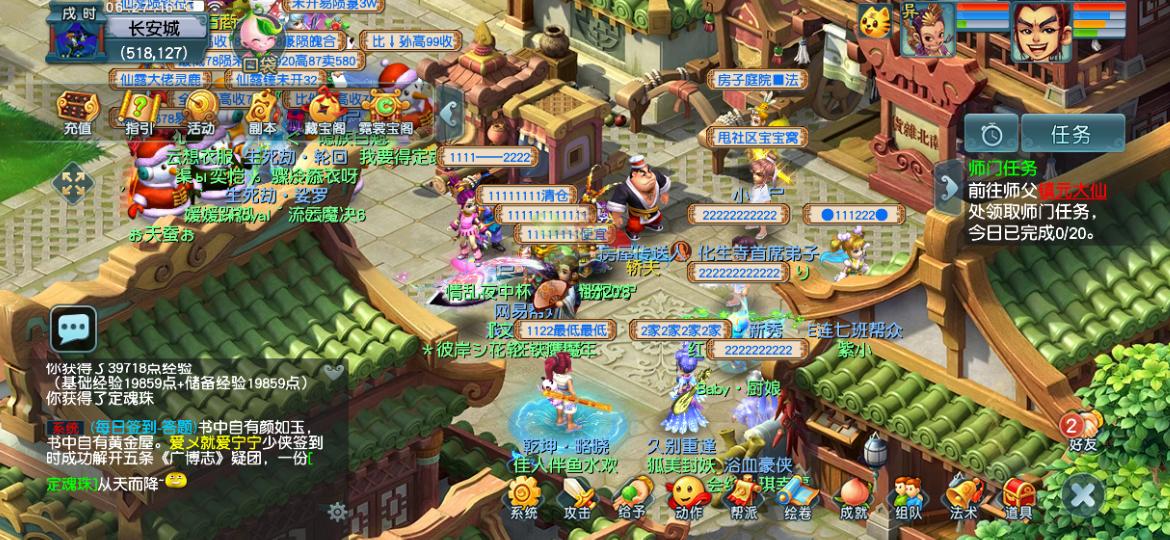The image size is (1170, 540).
Task: Open the 任务 quest panel
Action: (1071, 133)
